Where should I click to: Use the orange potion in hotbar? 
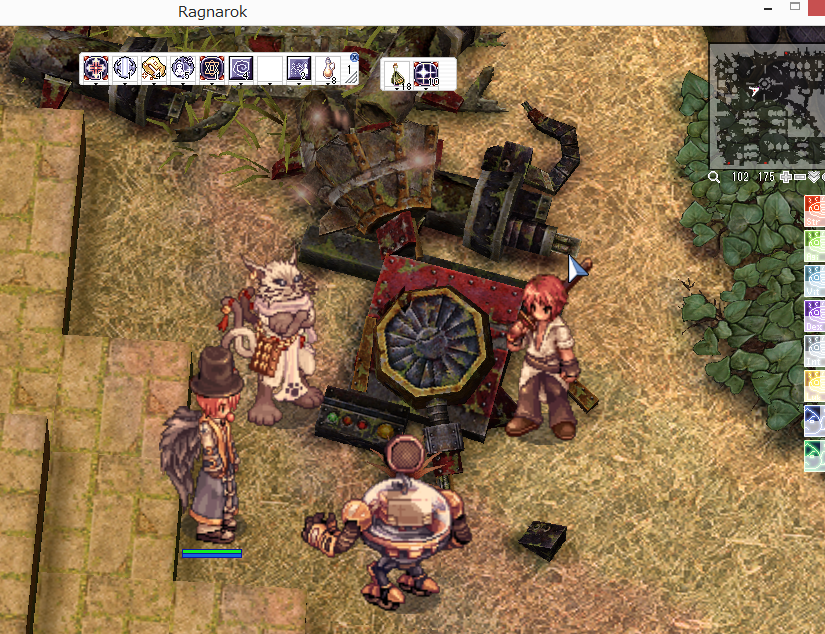tap(327, 69)
